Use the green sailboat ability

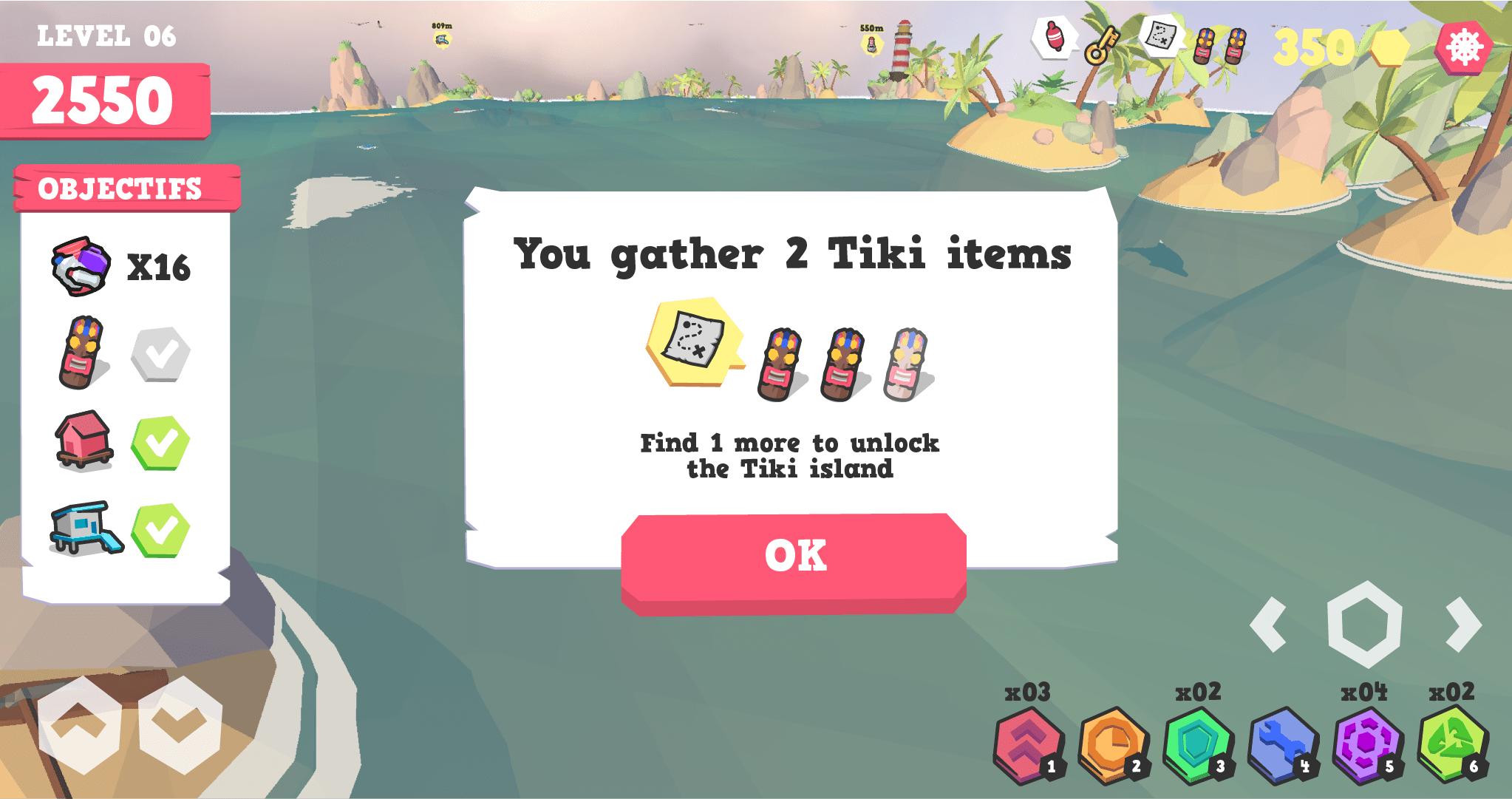[1451, 744]
